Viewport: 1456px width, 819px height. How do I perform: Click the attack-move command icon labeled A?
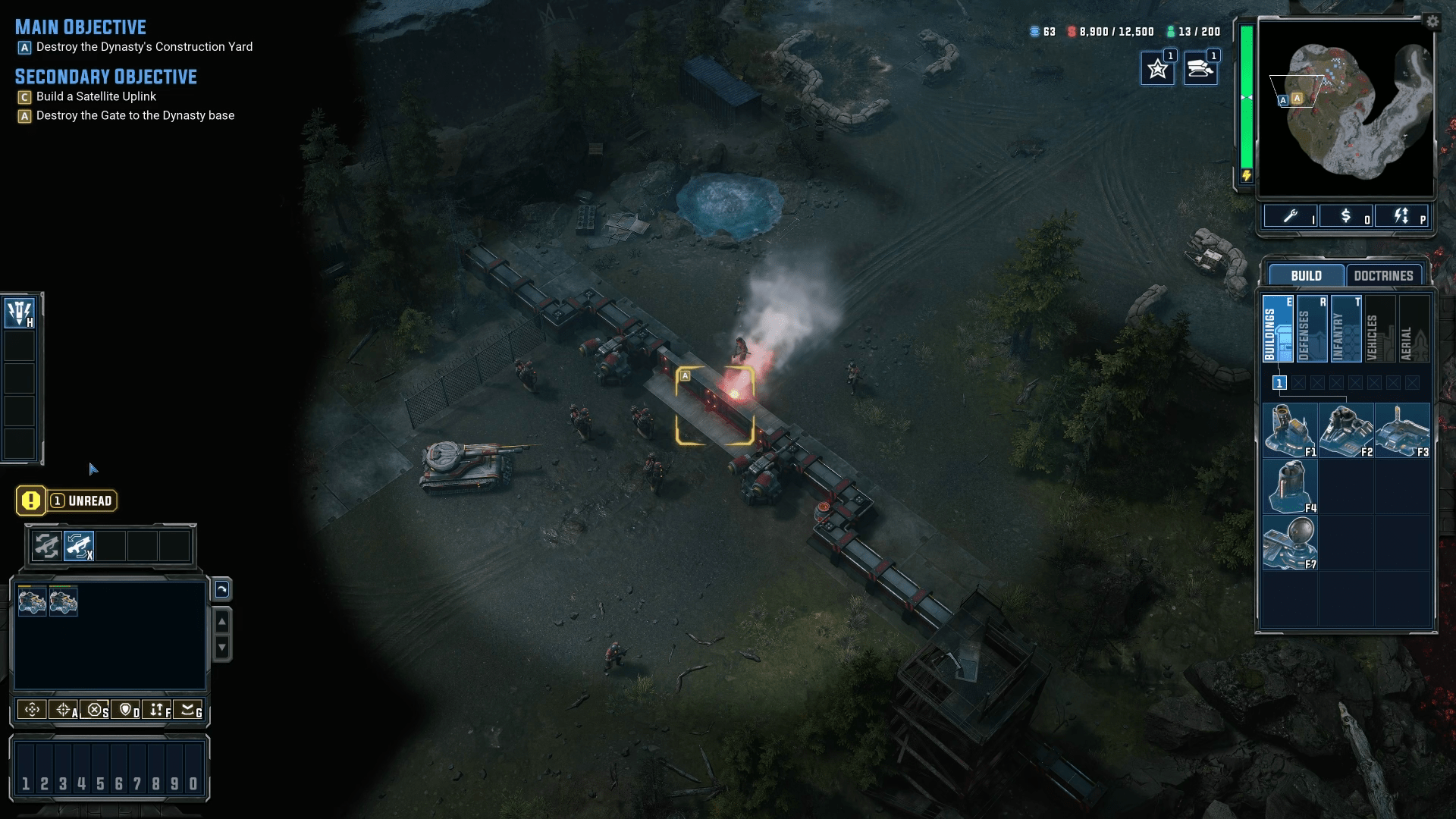(x=62, y=711)
